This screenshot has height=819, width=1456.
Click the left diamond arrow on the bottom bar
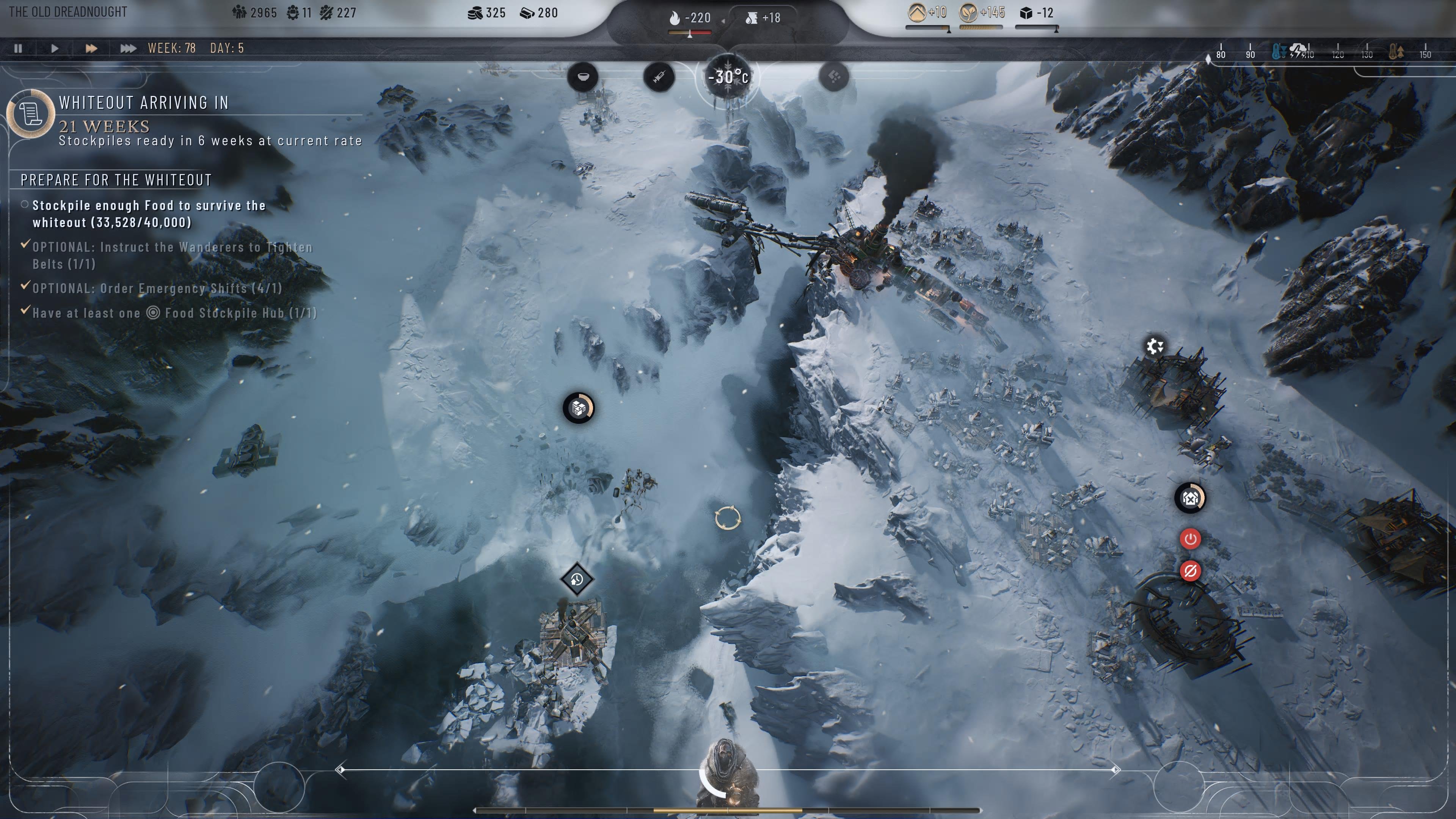click(341, 770)
